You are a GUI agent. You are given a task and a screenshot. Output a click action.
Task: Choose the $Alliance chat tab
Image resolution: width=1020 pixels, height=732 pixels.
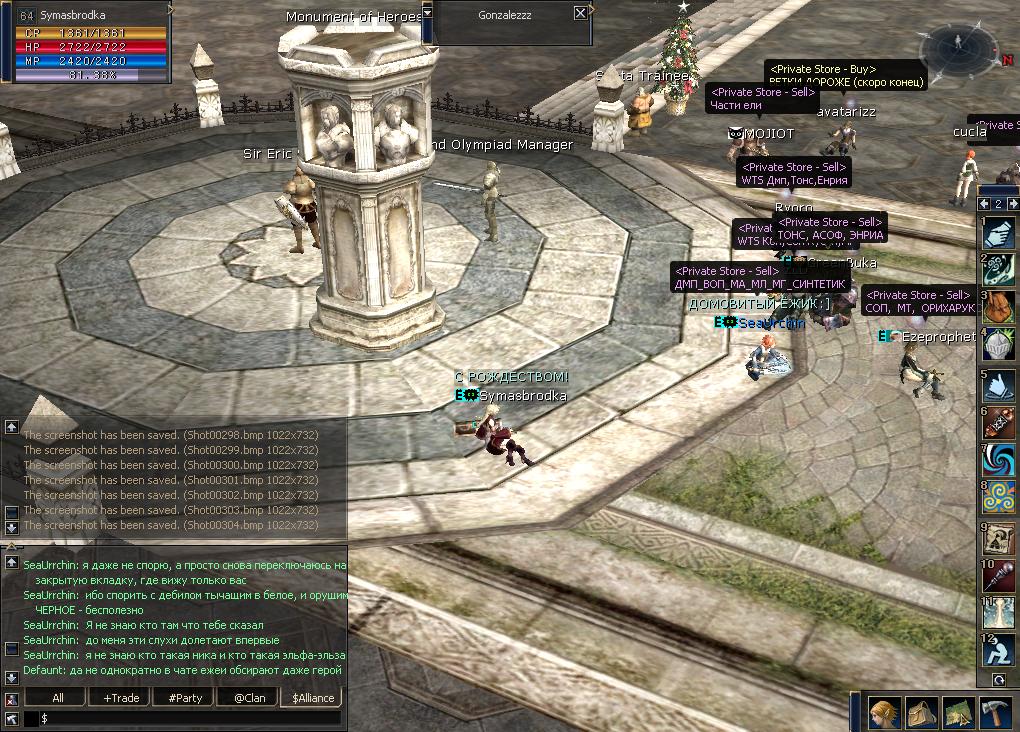point(313,697)
